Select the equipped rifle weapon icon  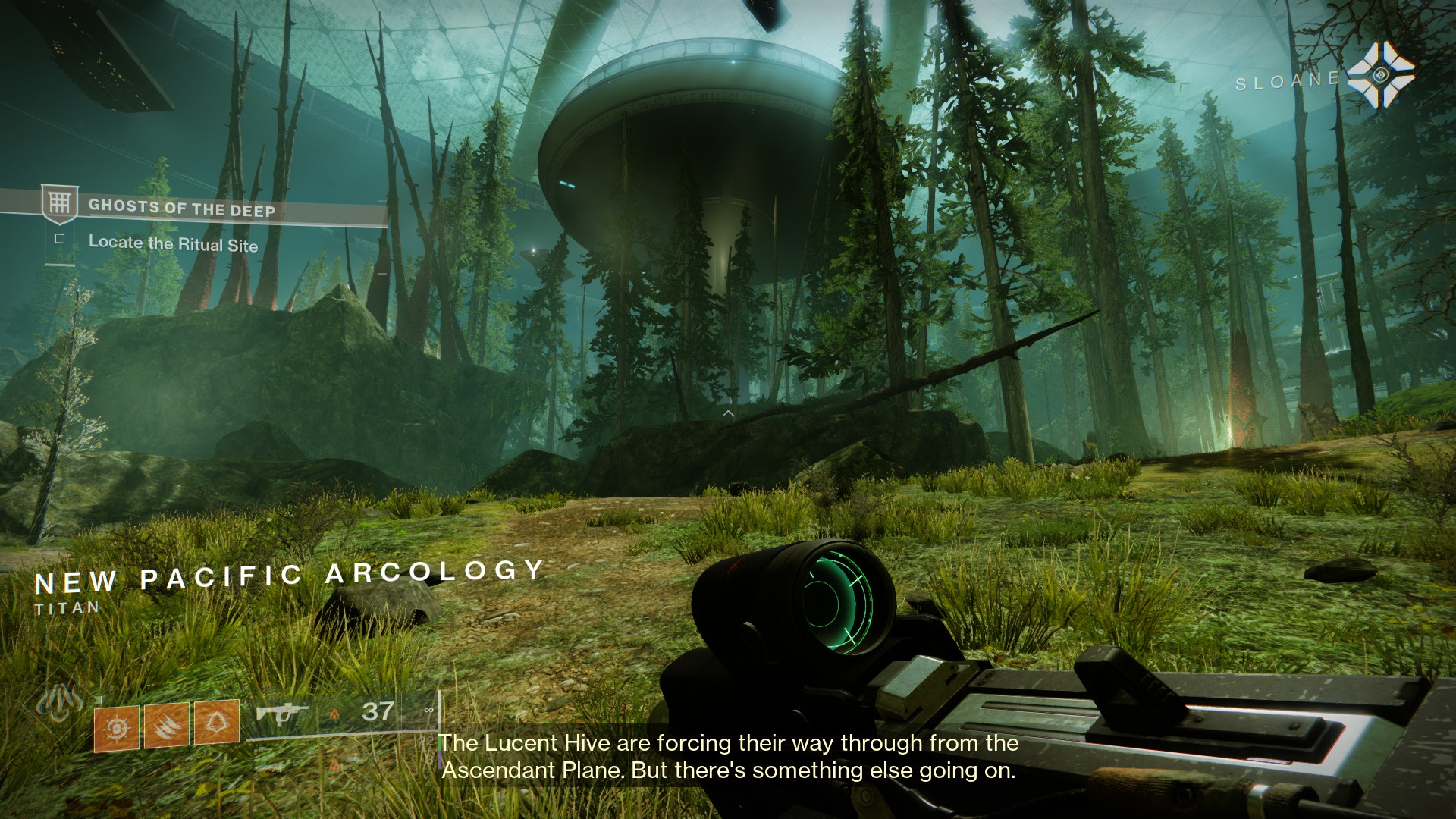tap(281, 714)
